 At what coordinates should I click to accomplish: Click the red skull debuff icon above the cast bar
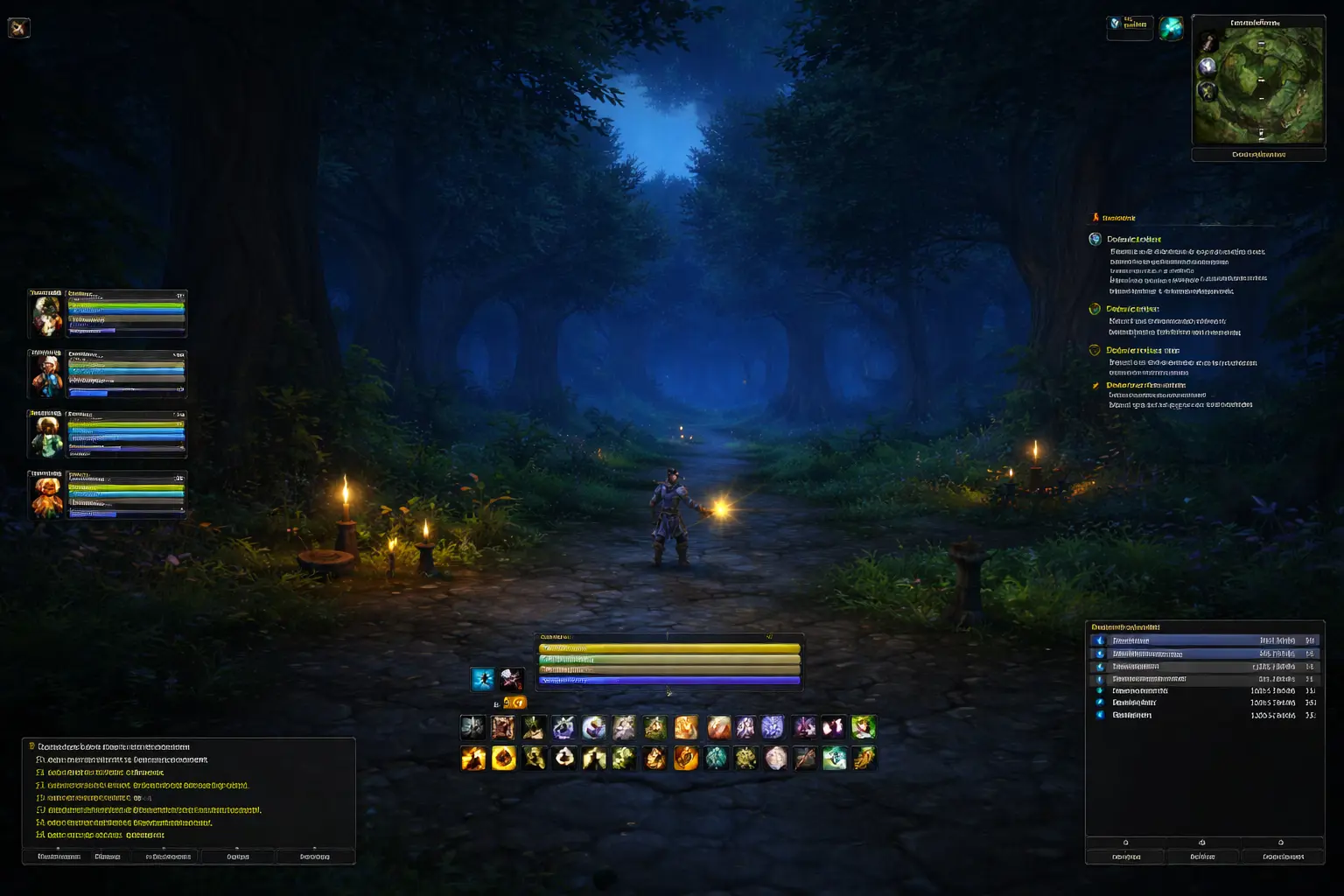(x=511, y=679)
